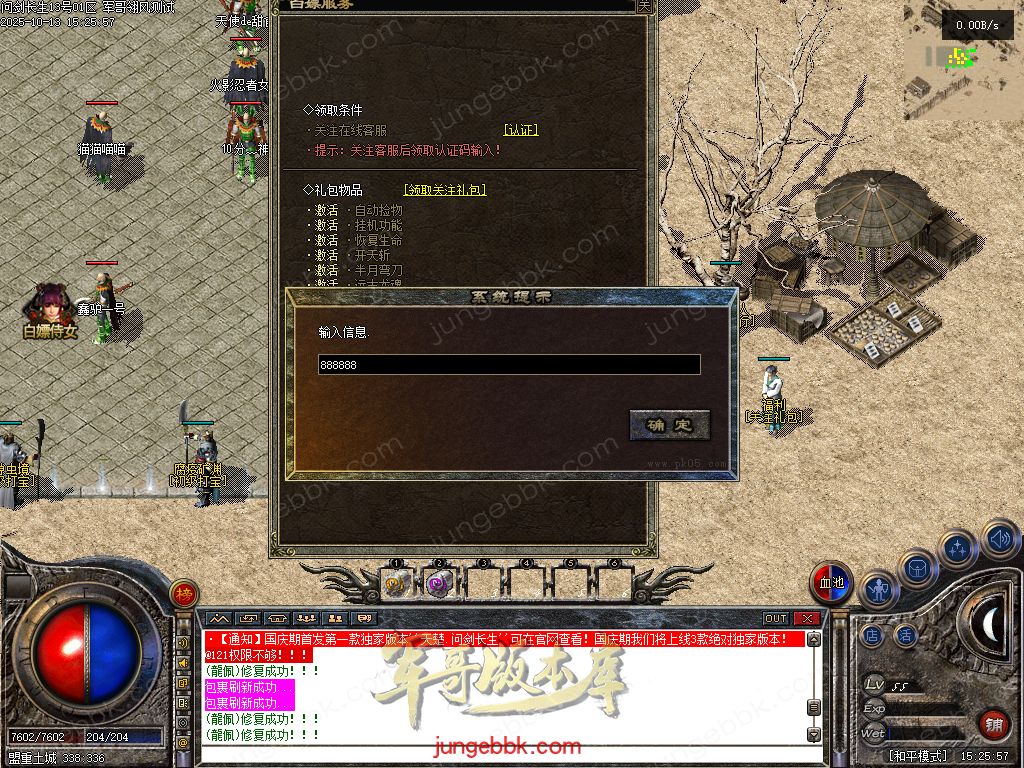Select hotbar slot 1 gold item
The image size is (1024, 768).
[x=395, y=583]
